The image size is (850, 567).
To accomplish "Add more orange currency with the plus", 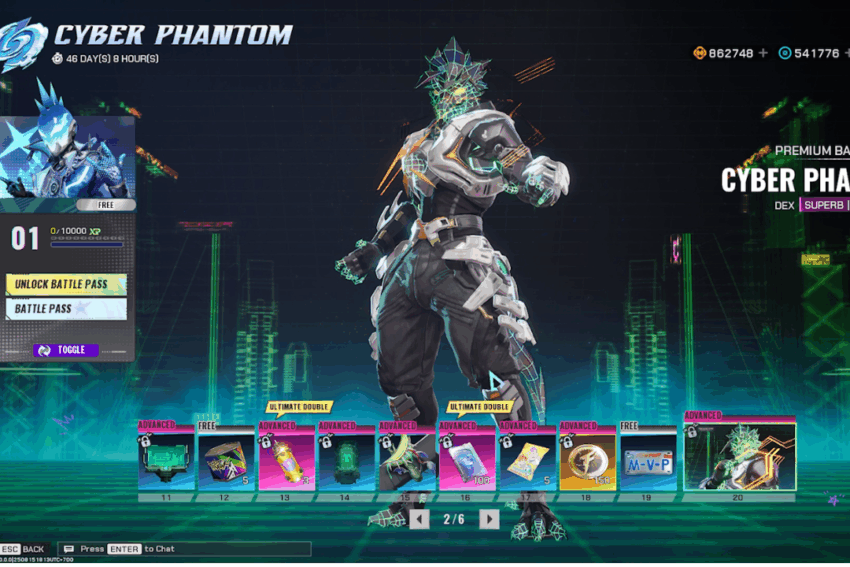I will pos(763,53).
